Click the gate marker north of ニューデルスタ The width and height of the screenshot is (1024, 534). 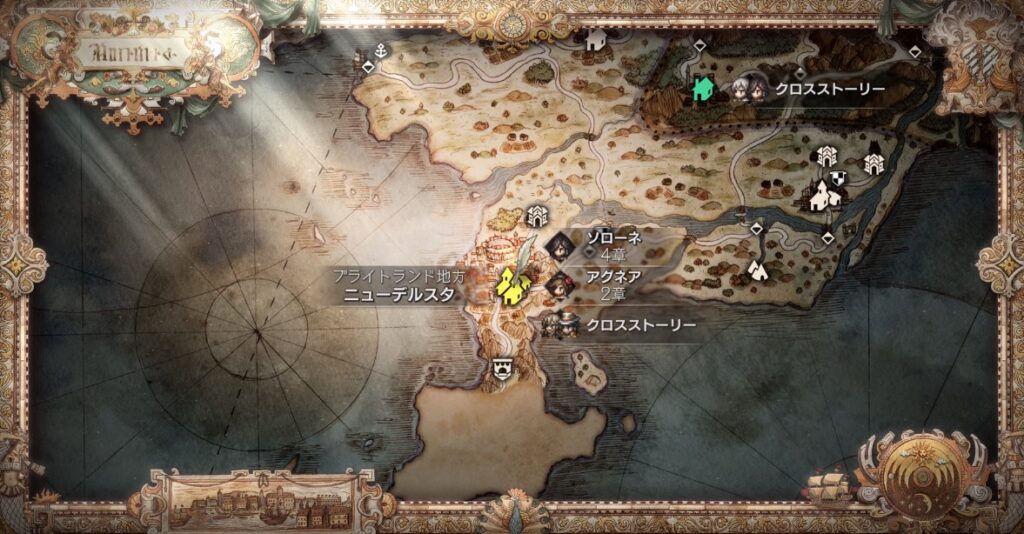537,215
